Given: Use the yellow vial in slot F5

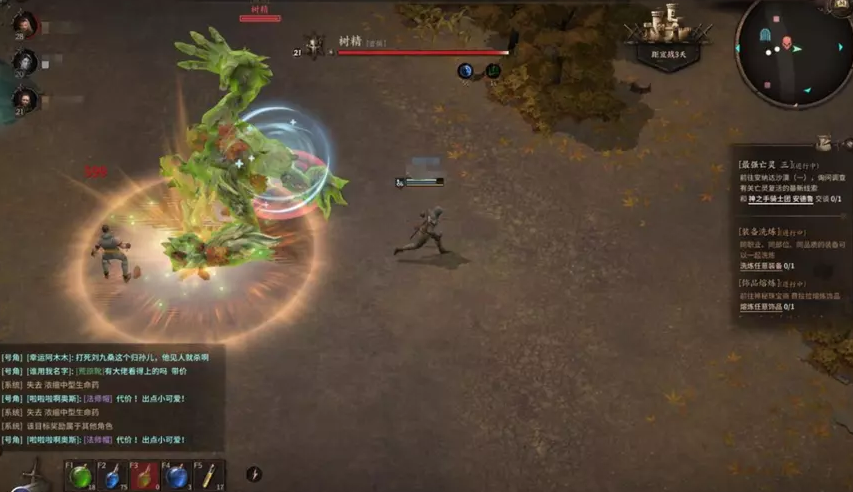Looking at the screenshot, I should tap(208, 476).
